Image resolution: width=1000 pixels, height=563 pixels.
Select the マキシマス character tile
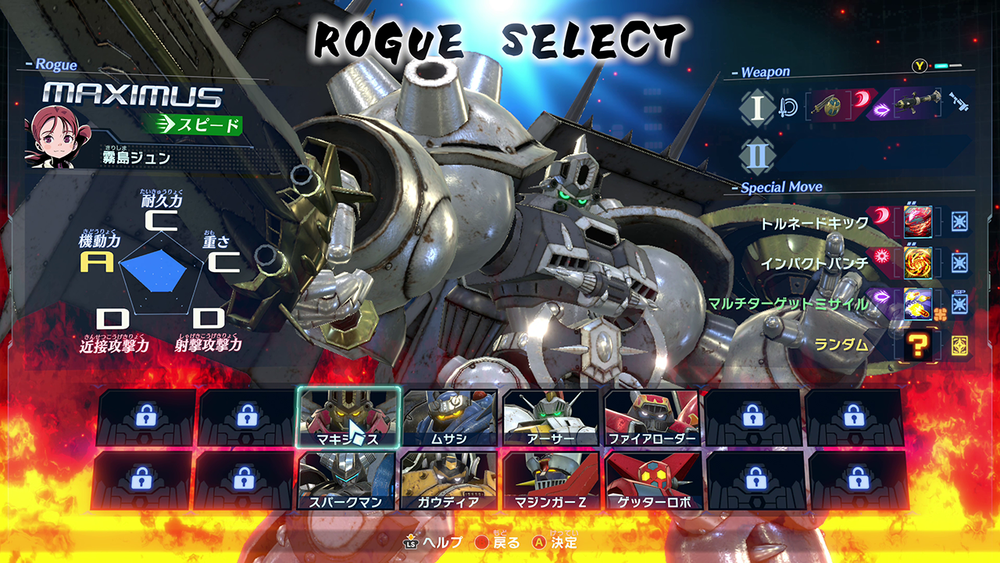click(x=349, y=416)
